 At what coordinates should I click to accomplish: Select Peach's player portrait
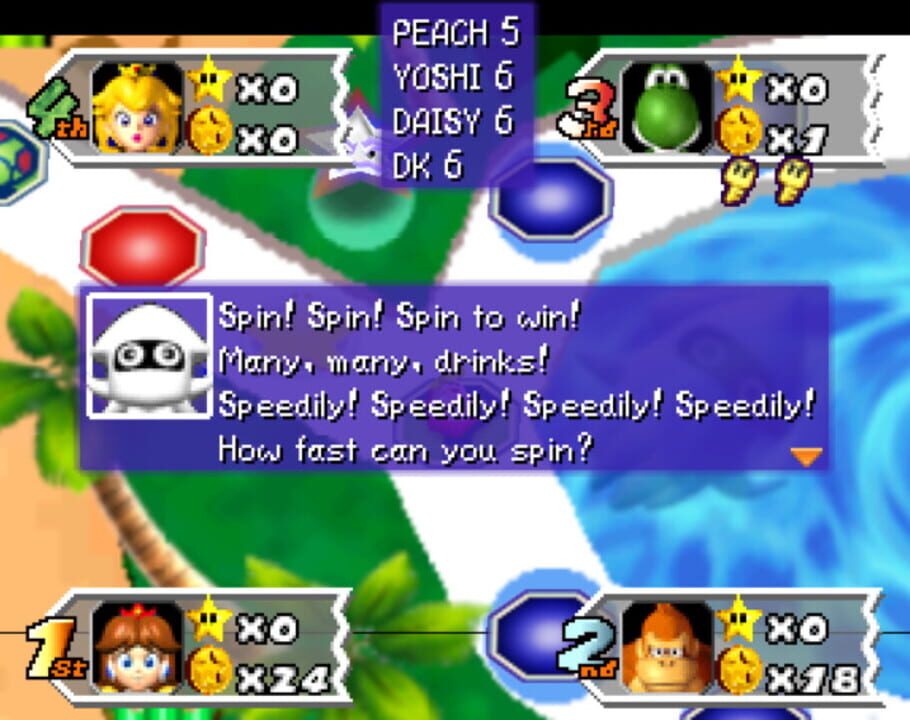(x=137, y=107)
